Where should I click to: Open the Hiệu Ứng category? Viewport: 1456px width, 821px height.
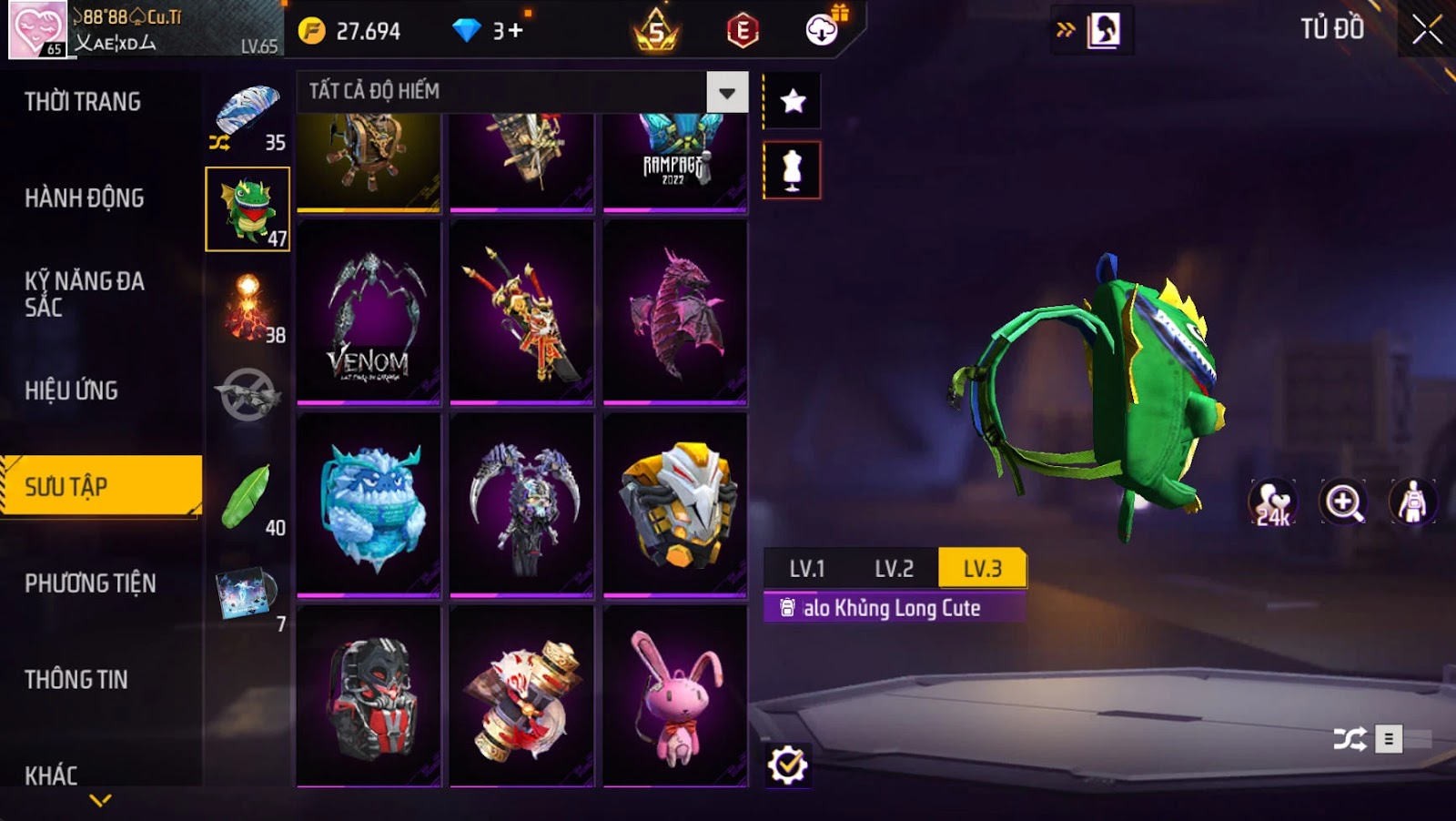[x=72, y=390]
